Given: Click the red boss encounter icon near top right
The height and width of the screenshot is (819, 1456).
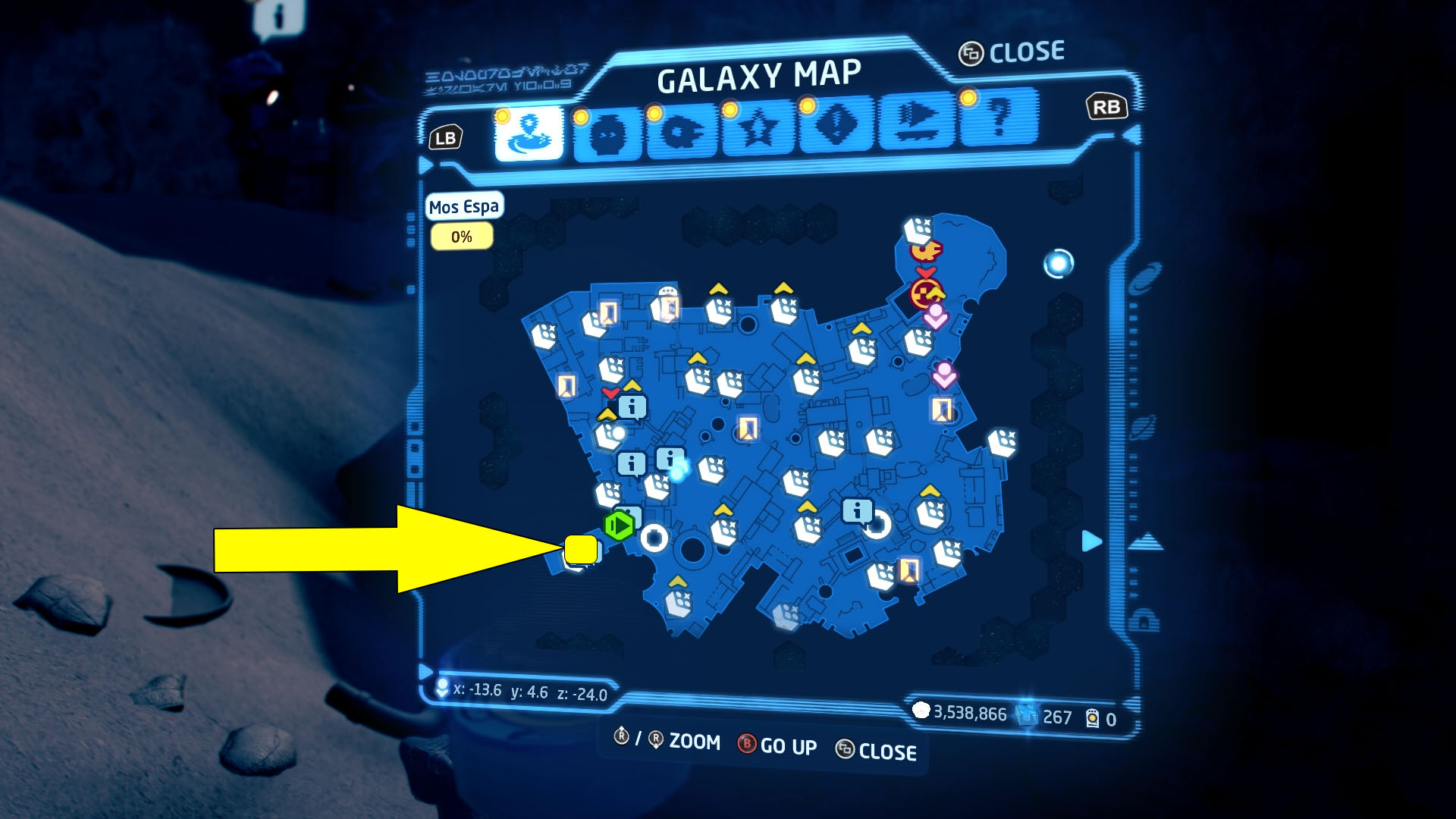Looking at the screenshot, I should (x=927, y=292).
